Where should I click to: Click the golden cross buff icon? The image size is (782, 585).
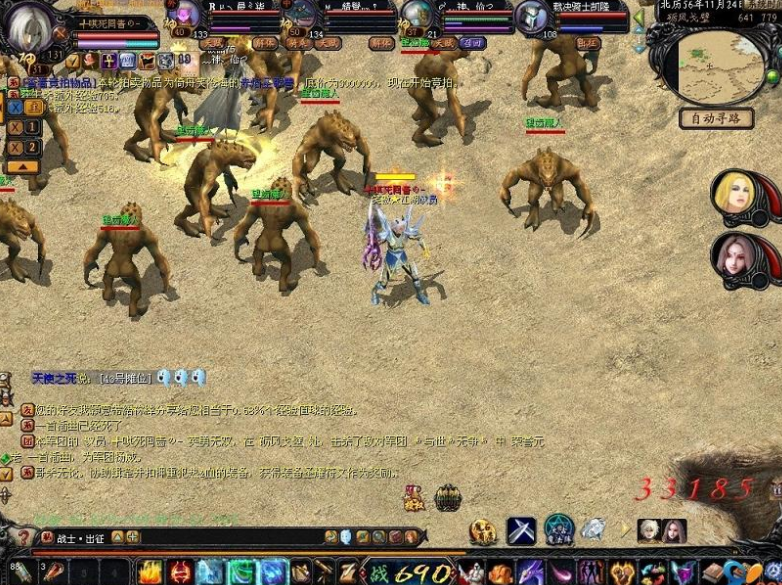[x=108, y=61]
